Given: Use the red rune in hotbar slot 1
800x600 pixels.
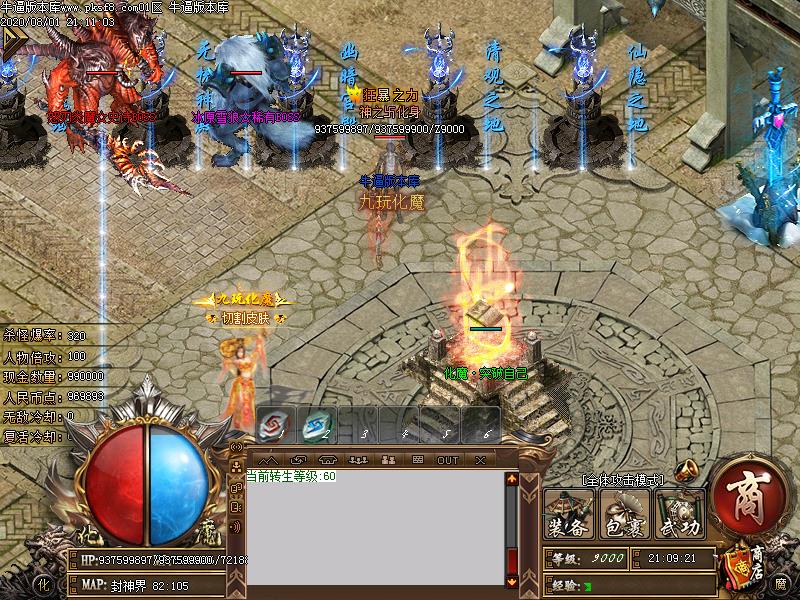Looking at the screenshot, I should [270, 427].
